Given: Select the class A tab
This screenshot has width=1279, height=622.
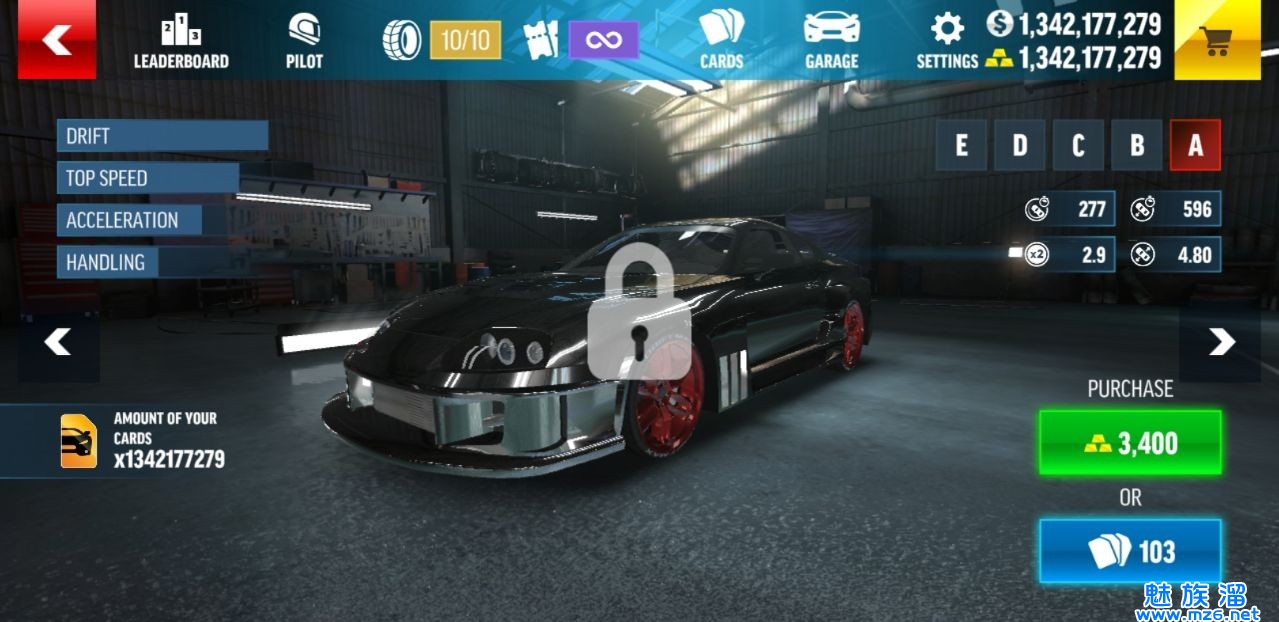Looking at the screenshot, I should point(1195,146).
